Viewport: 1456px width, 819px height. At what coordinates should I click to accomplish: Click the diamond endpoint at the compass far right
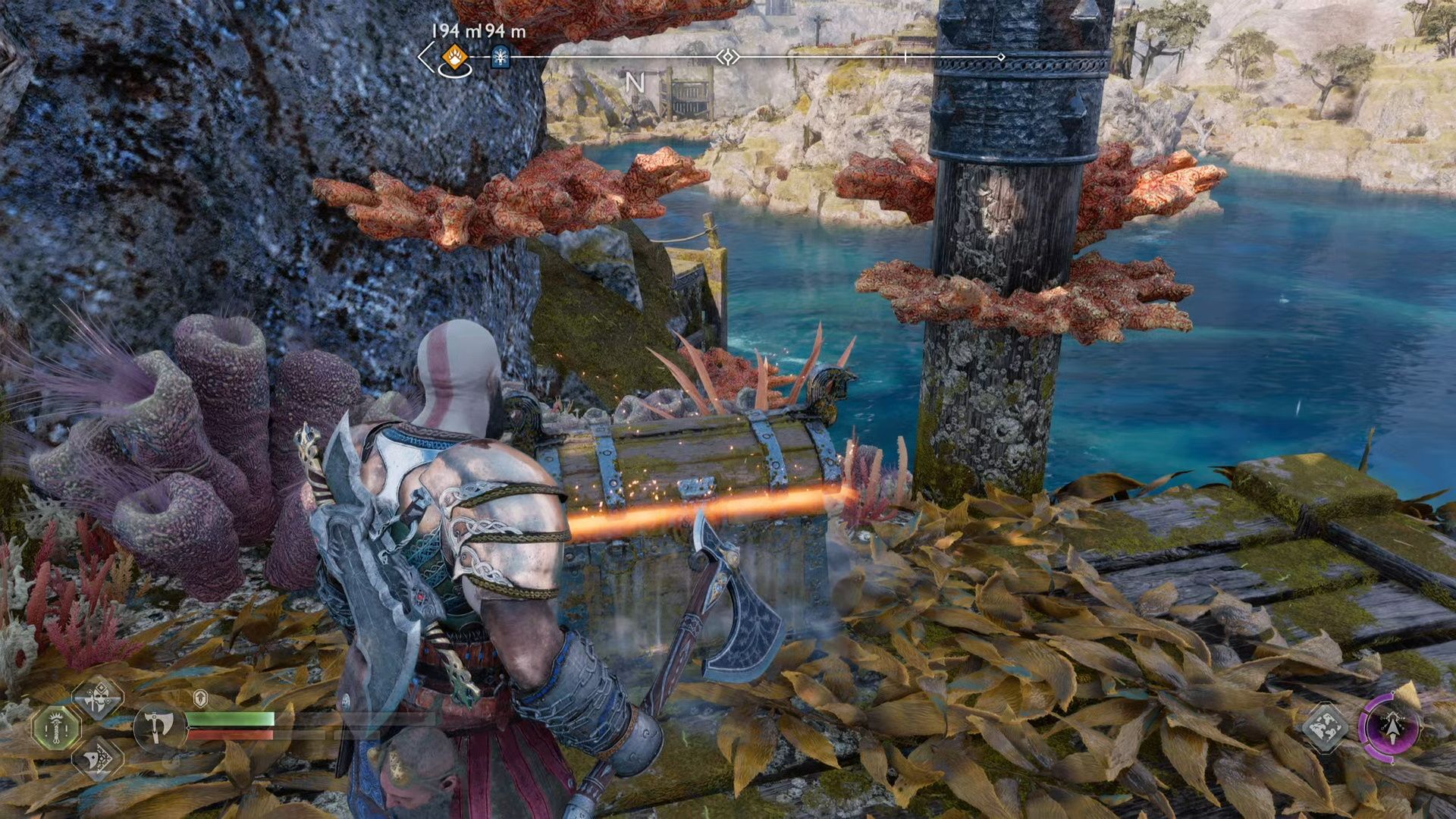tap(1003, 55)
